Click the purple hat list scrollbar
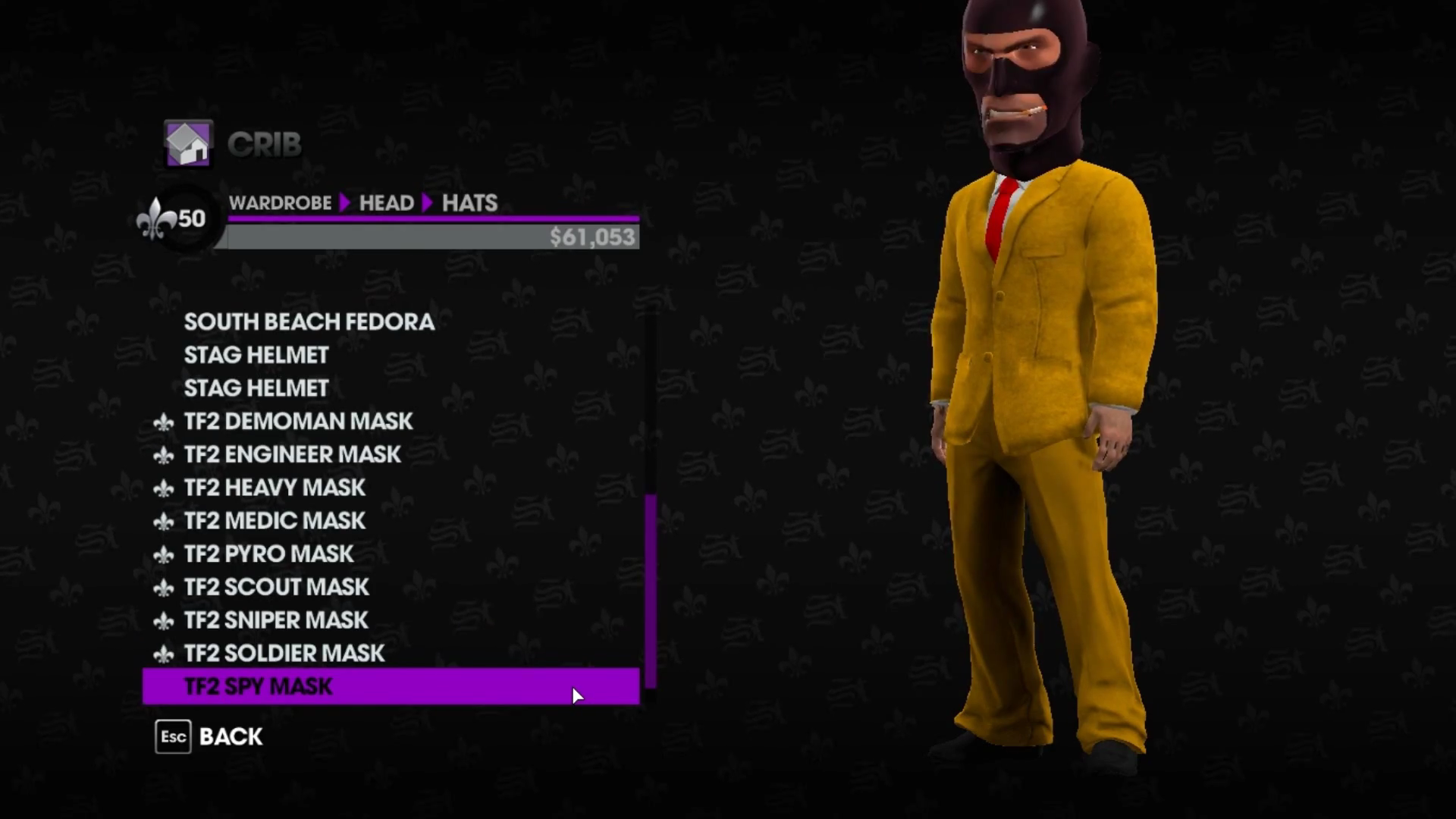This screenshot has width=1456, height=819. click(x=650, y=591)
